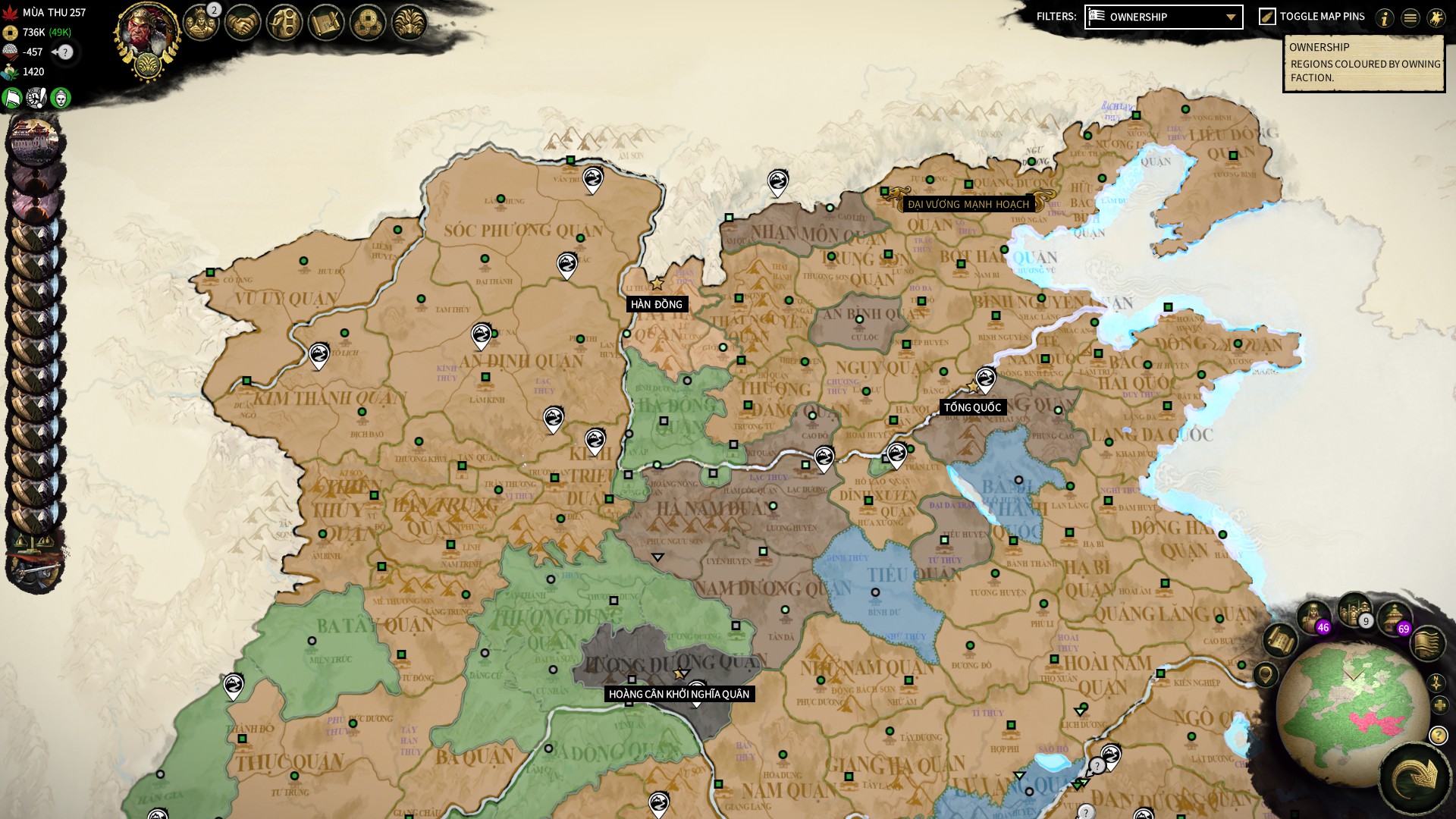Open the armies list showing 9

click(x=1354, y=609)
